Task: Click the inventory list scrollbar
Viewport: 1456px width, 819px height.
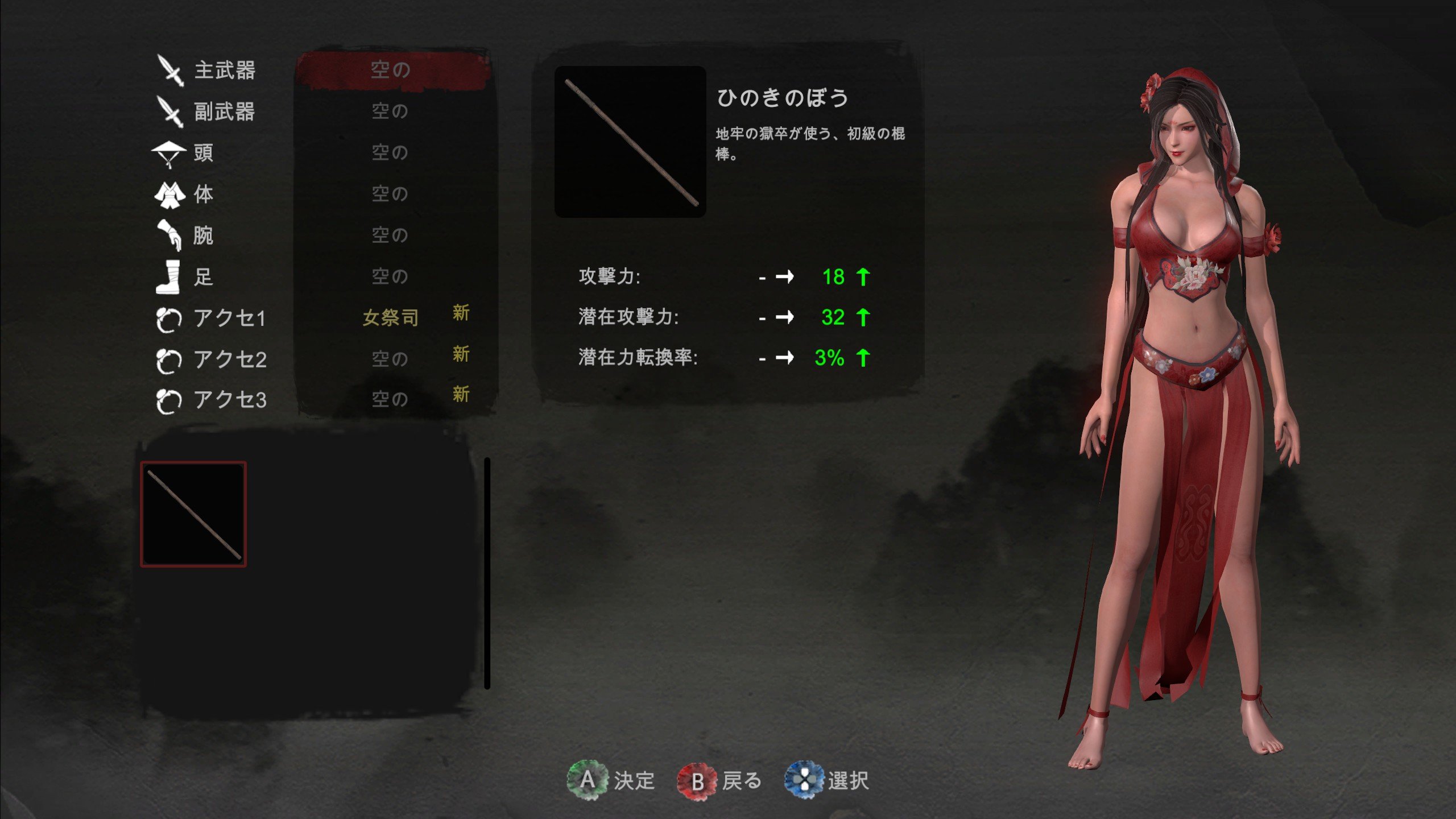Action: click(487, 573)
